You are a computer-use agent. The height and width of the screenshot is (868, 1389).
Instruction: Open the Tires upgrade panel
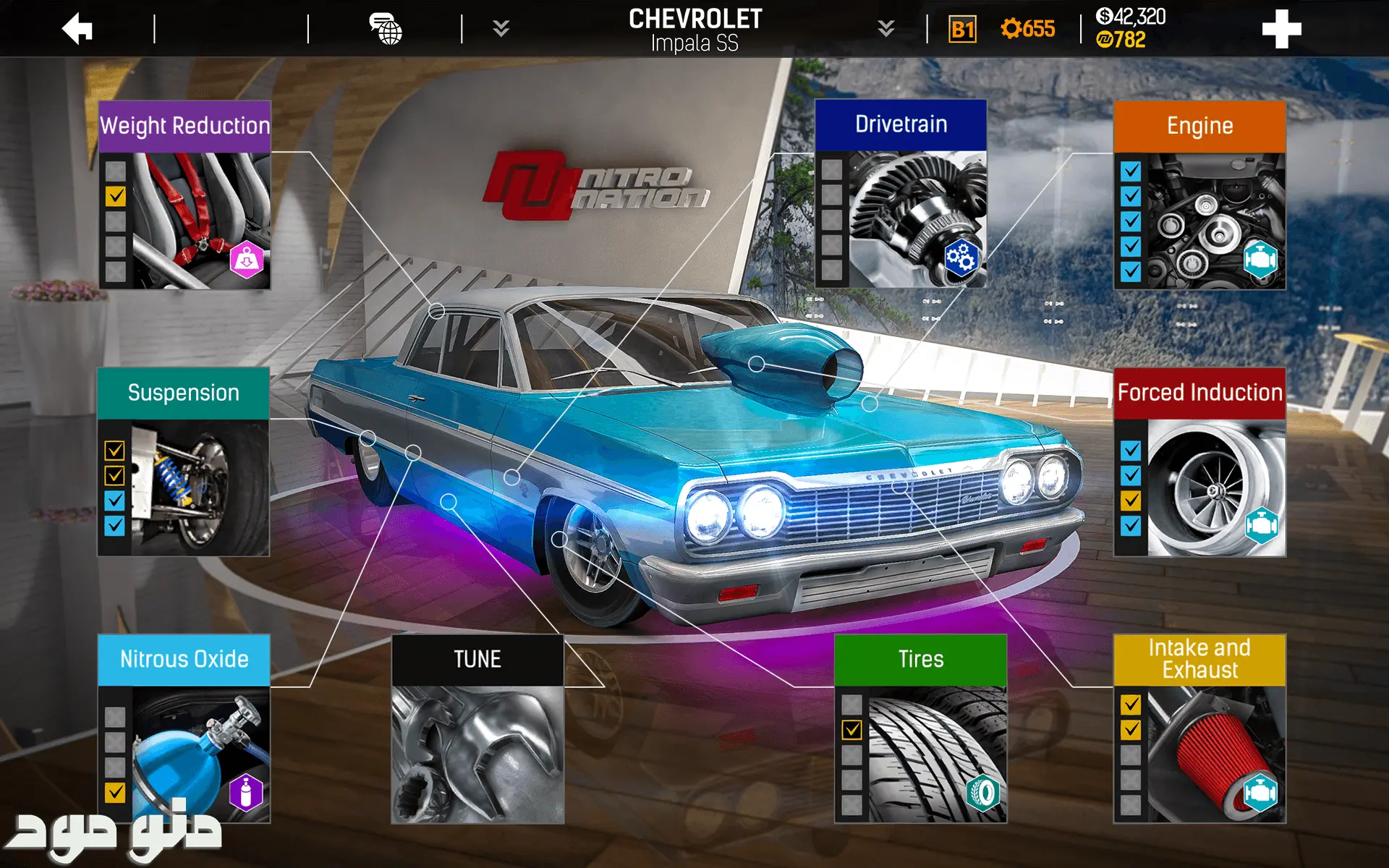[x=920, y=729]
